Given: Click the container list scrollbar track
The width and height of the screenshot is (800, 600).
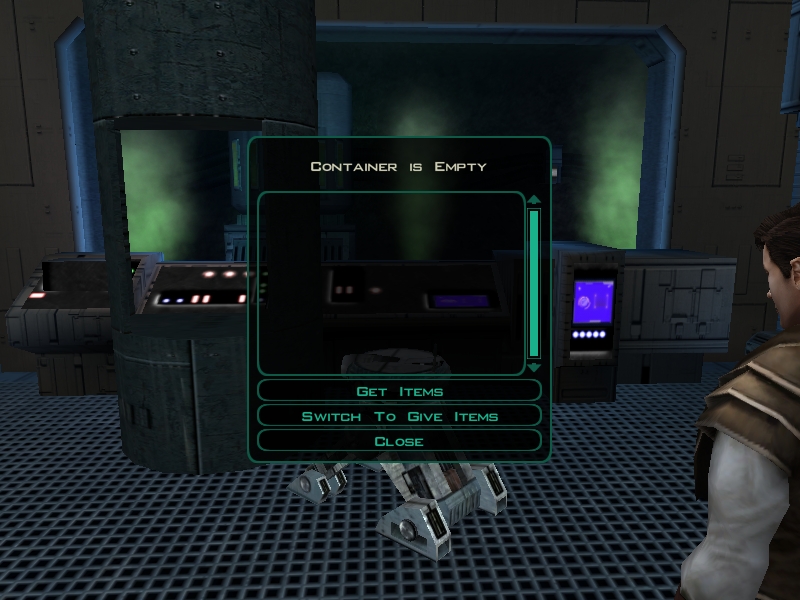Looking at the screenshot, I should point(534,283).
